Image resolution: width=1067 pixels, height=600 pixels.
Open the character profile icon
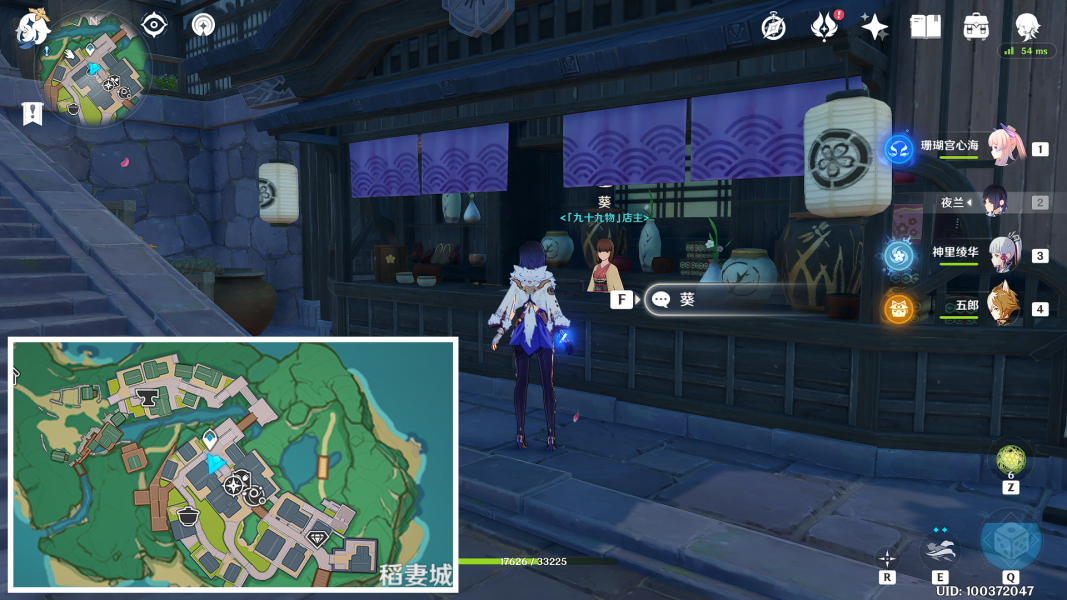click(1027, 27)
